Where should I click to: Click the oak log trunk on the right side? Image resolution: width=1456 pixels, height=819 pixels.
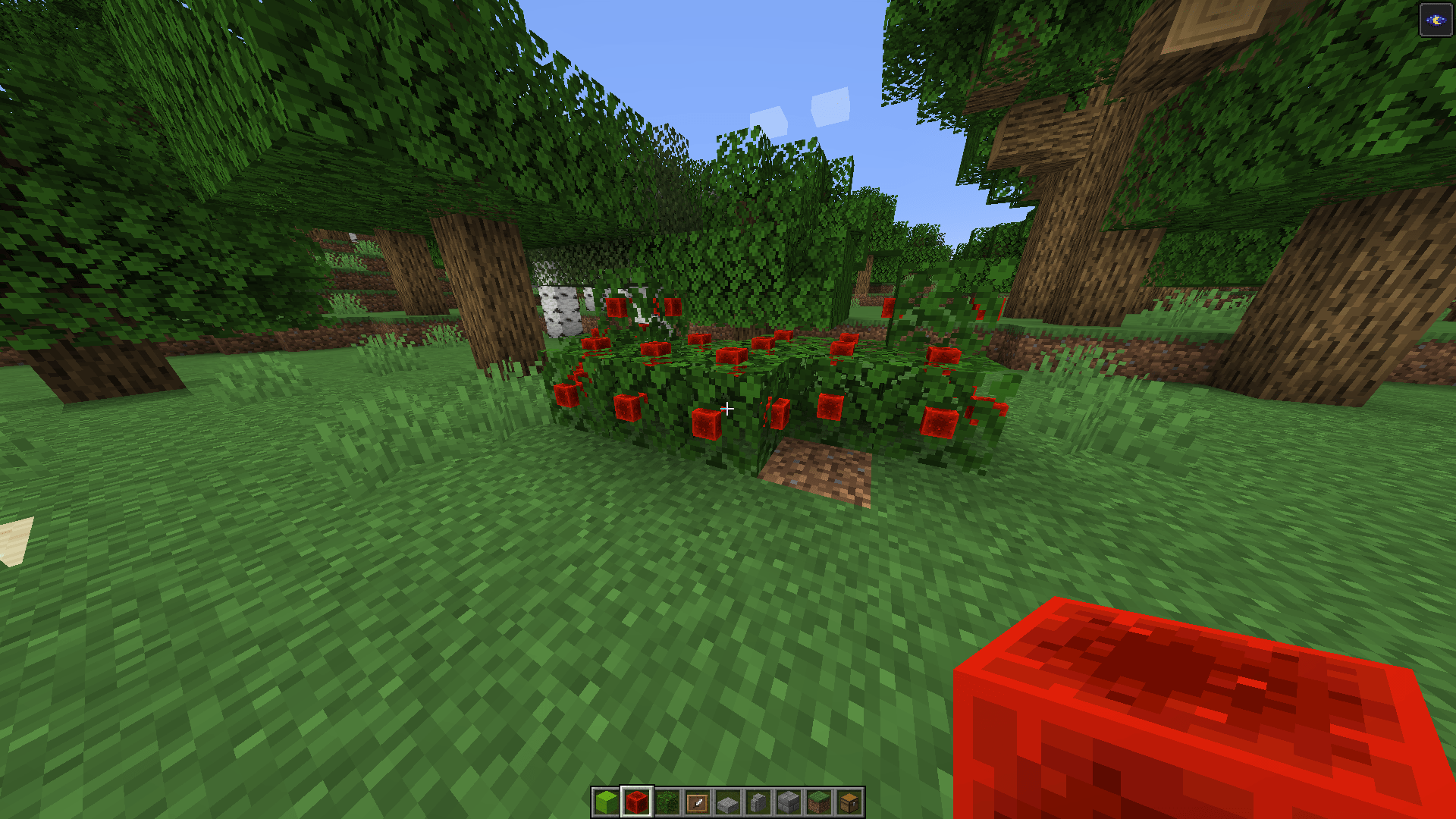click(1062, 265)
